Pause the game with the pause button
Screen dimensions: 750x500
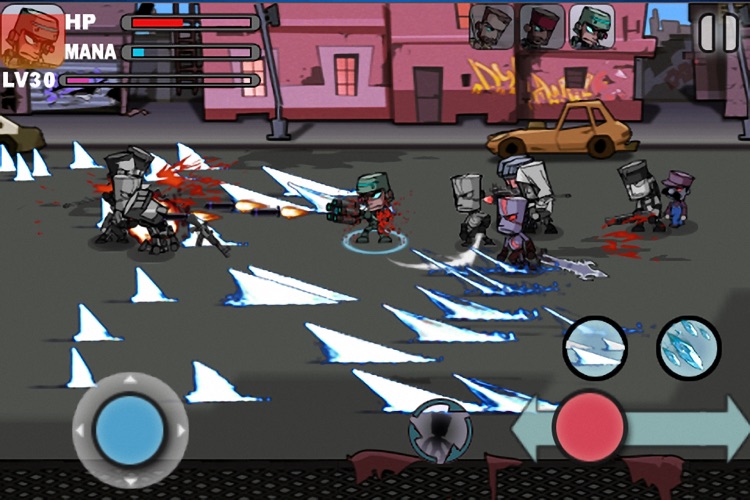(x=717, y=32)
